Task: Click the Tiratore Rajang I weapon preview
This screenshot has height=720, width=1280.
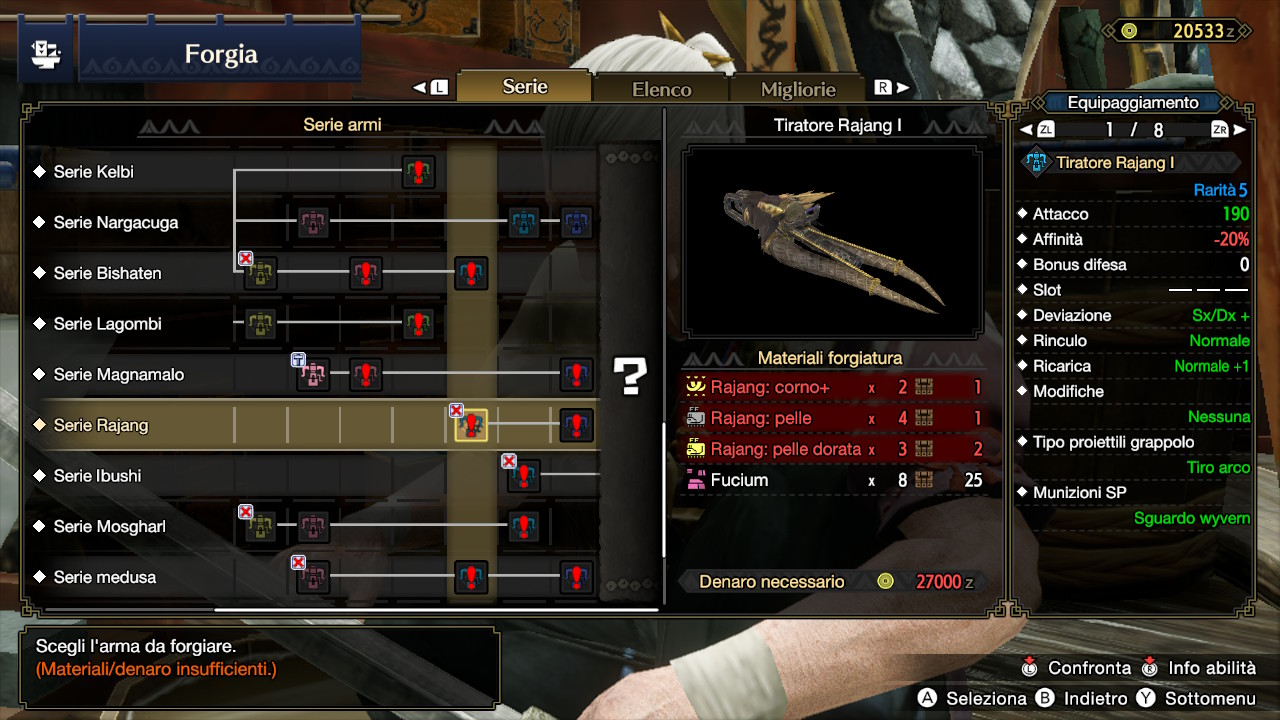Action: (x=832, y=242)
